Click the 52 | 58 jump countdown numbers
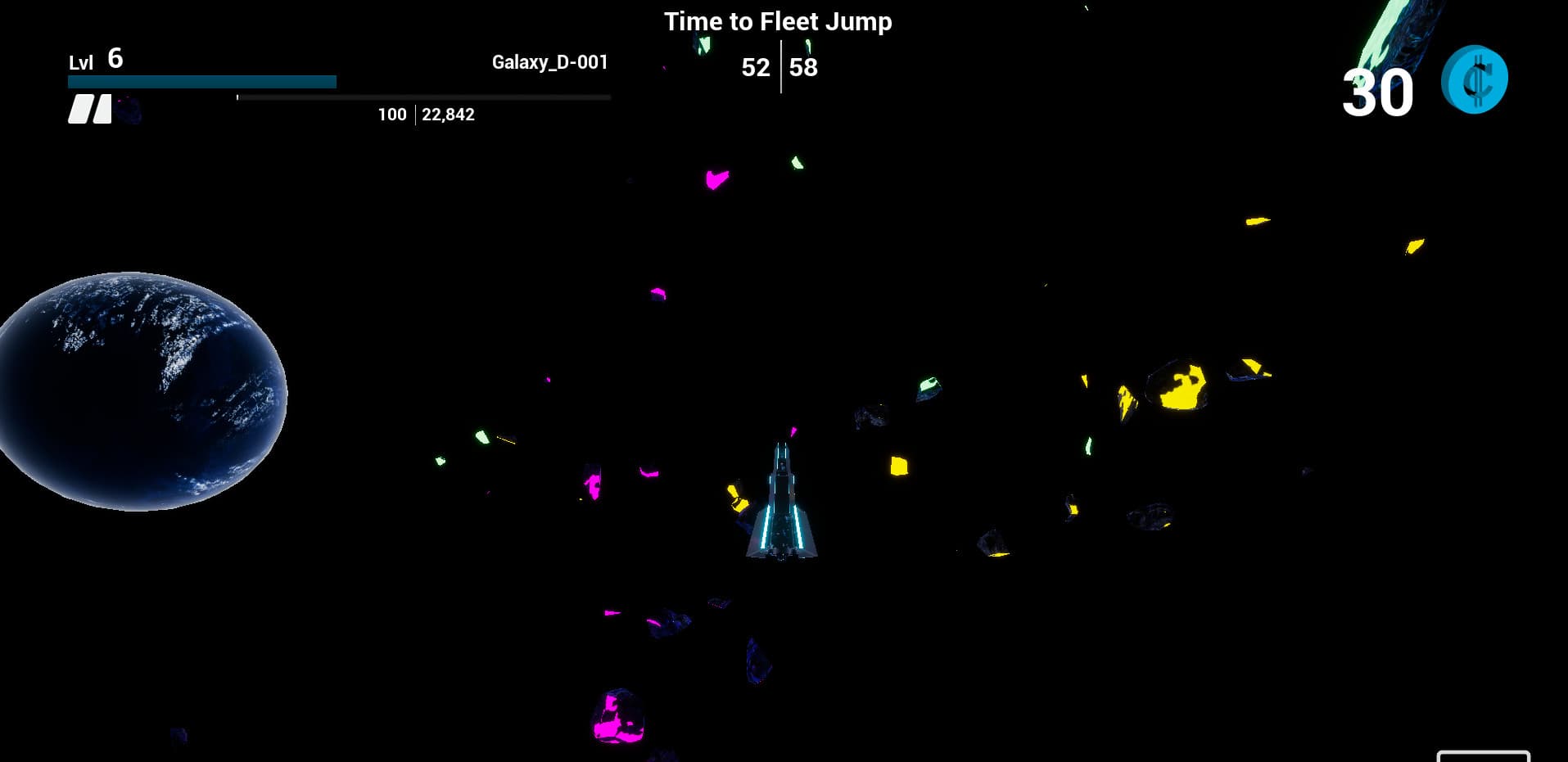The image size is (1568, 762). click(779, 68)
